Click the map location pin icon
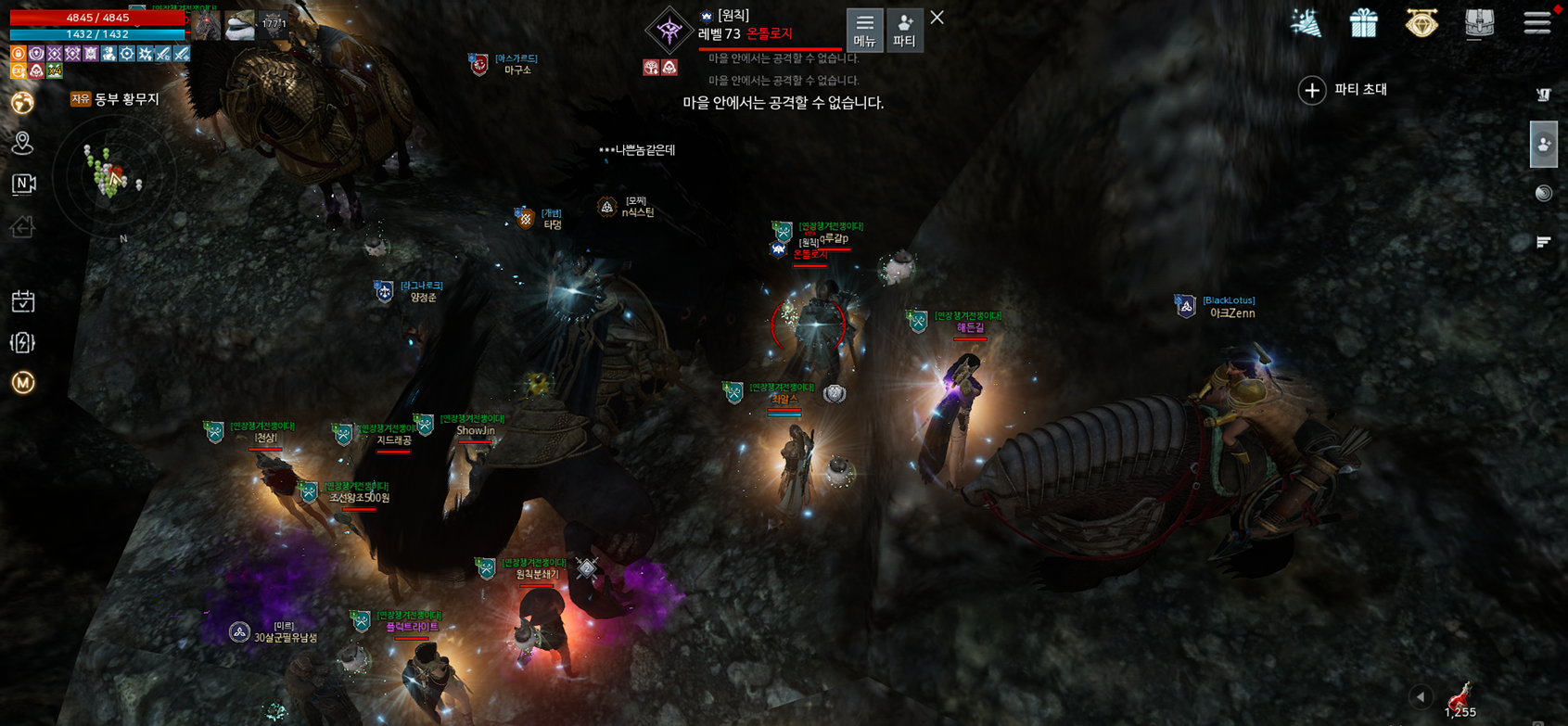This screenshot has height=726, width=1568. [x=23, y=143]
